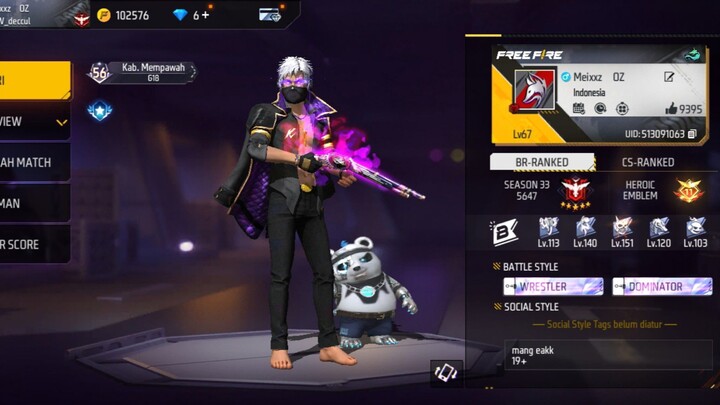Edit the player profile name
The image size is (720, 405).
pos(668,77)
